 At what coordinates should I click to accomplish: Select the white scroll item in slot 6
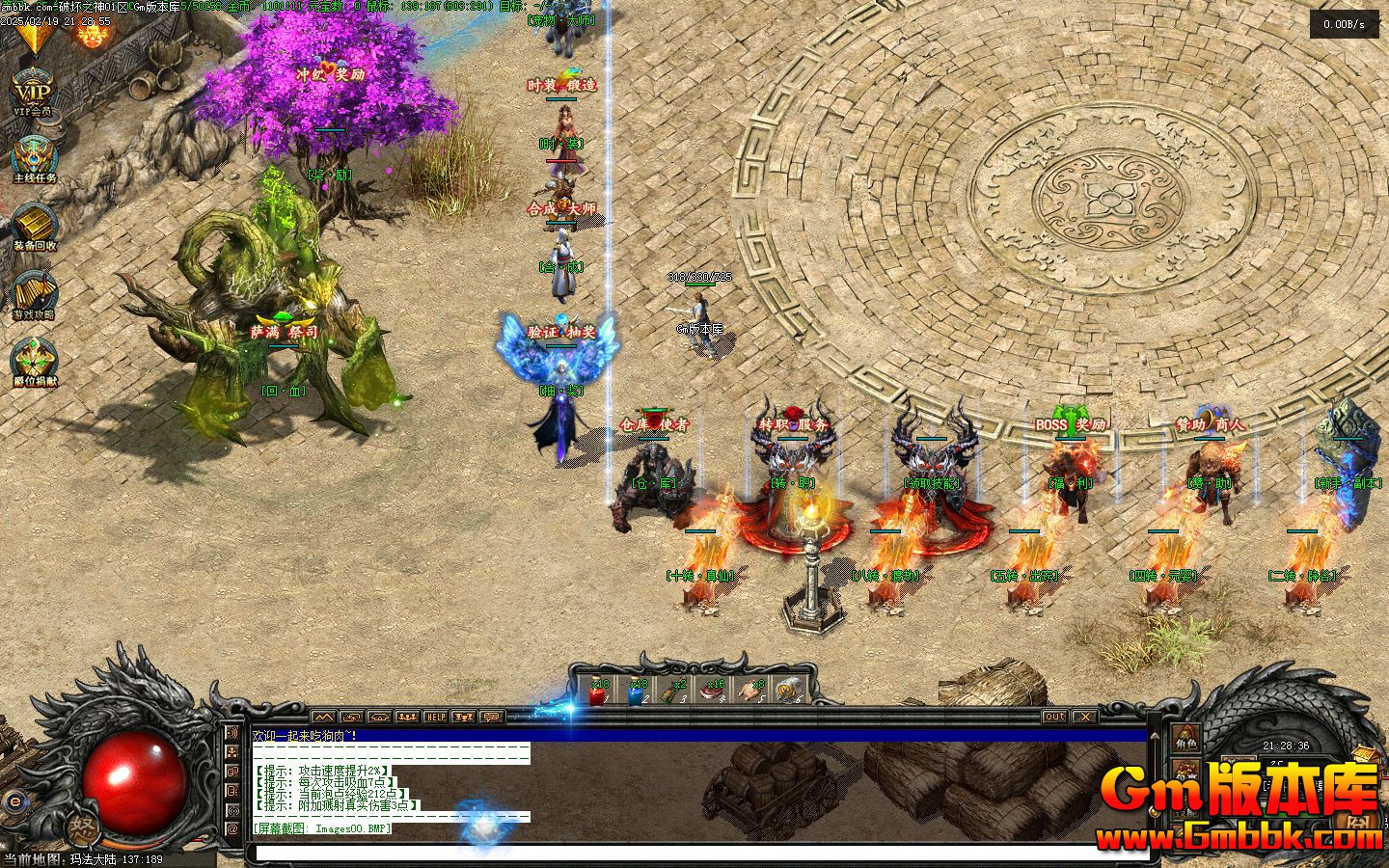coord(789,692)
